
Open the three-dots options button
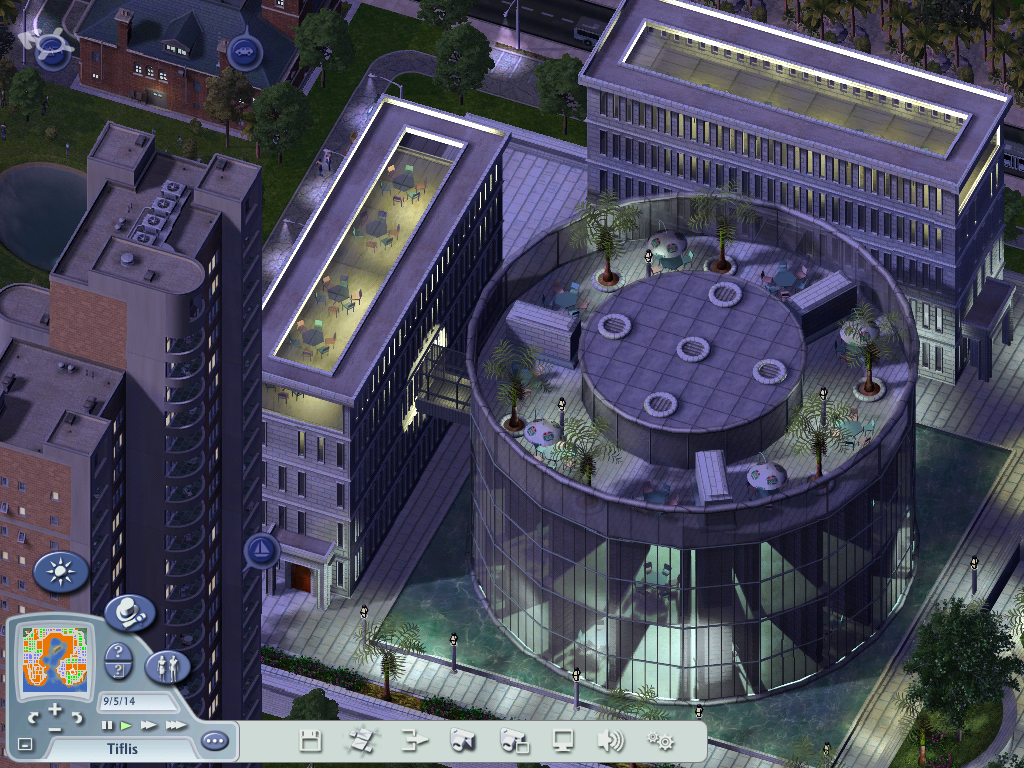pos(214,742)
